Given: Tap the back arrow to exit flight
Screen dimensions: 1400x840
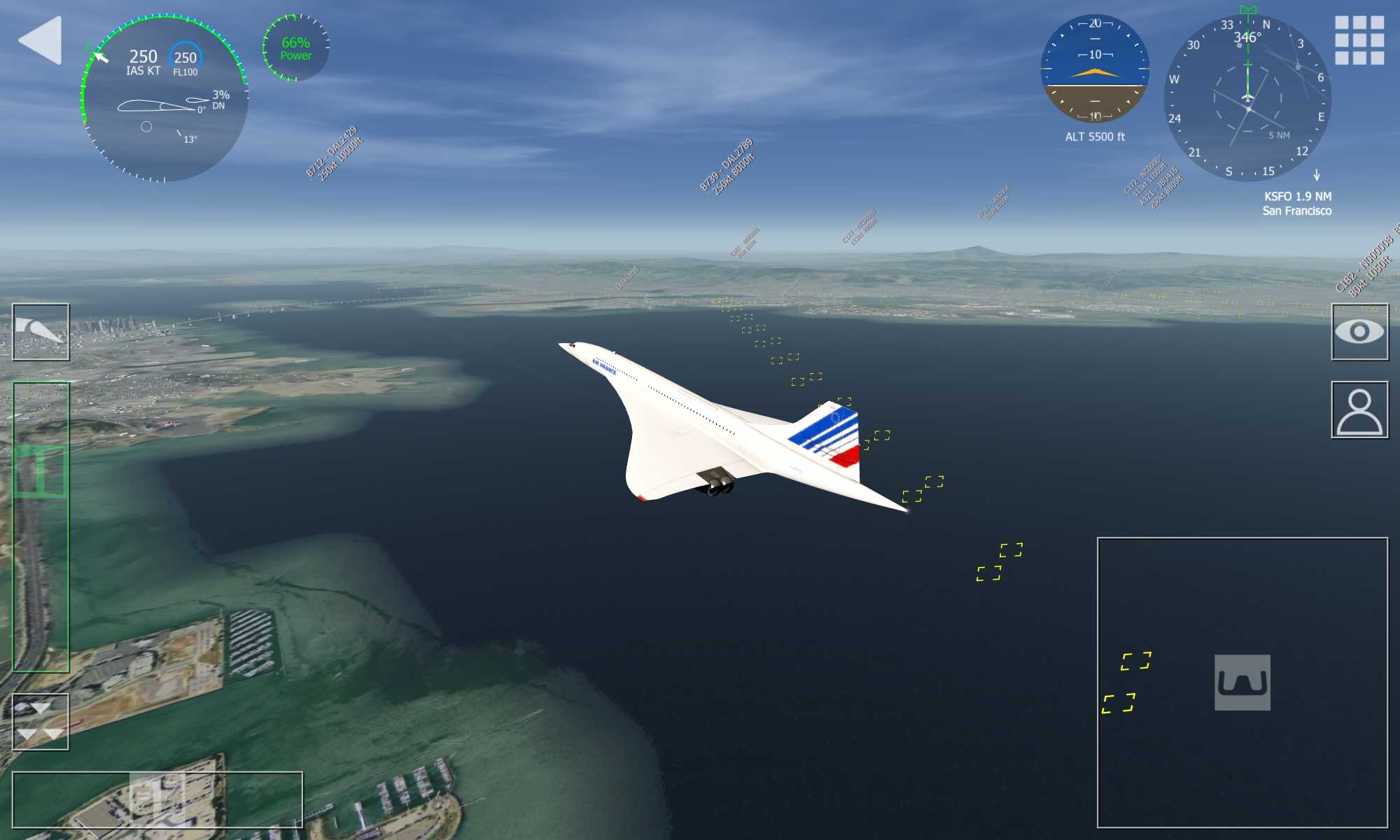Looking at the screenshot, I should (41, 41).
